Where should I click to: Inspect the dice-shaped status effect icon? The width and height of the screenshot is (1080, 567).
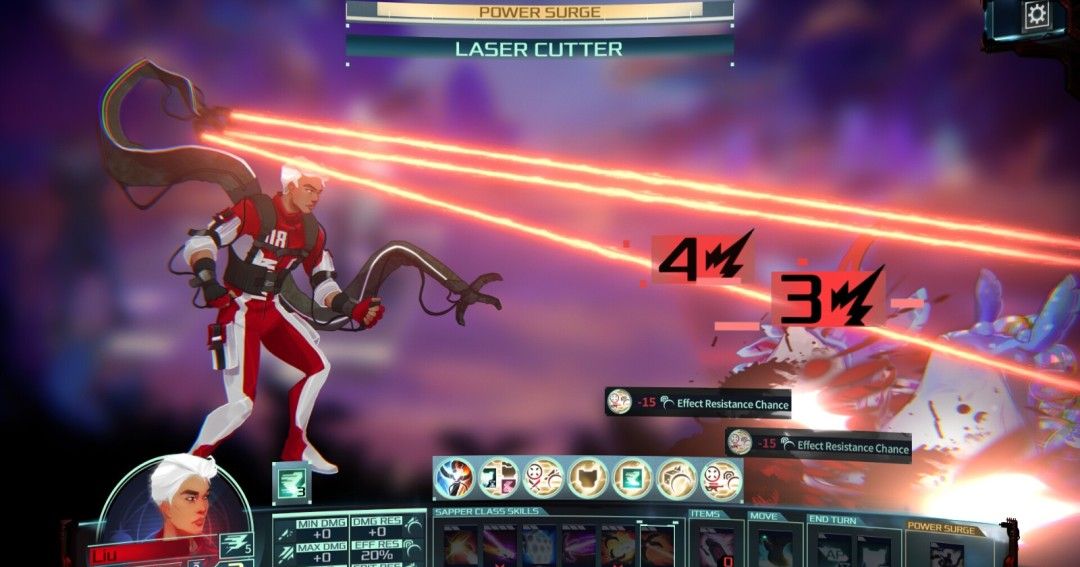pyautogui.click(x=676, y=477)
